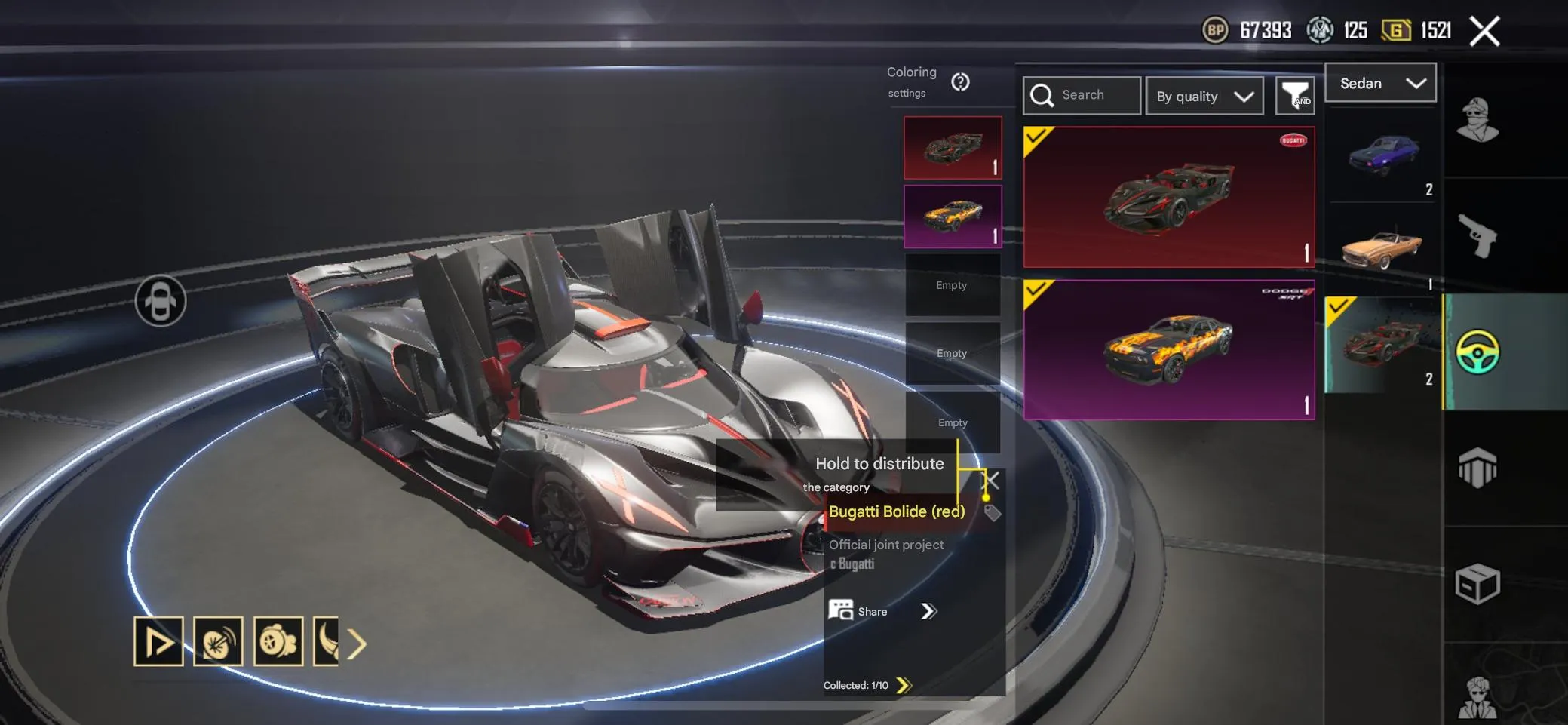Expand the Collected 1/10 details arrow

907,685
